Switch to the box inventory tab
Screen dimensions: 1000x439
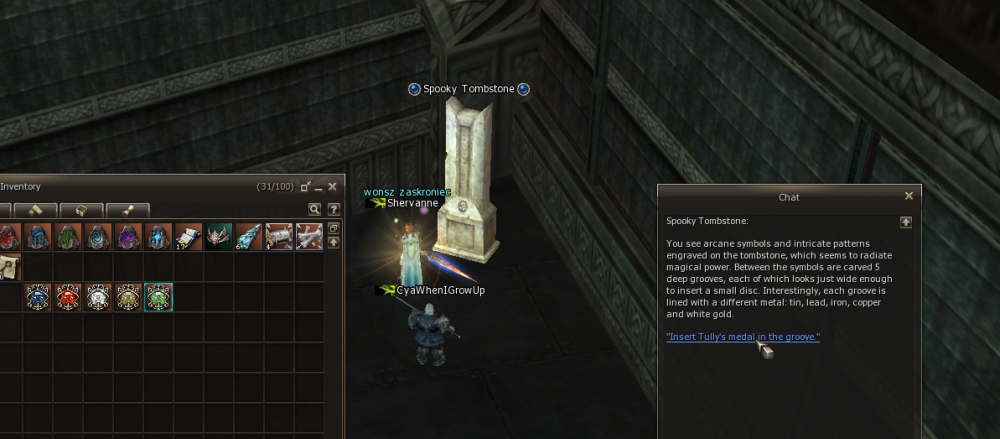click(81, 210)
